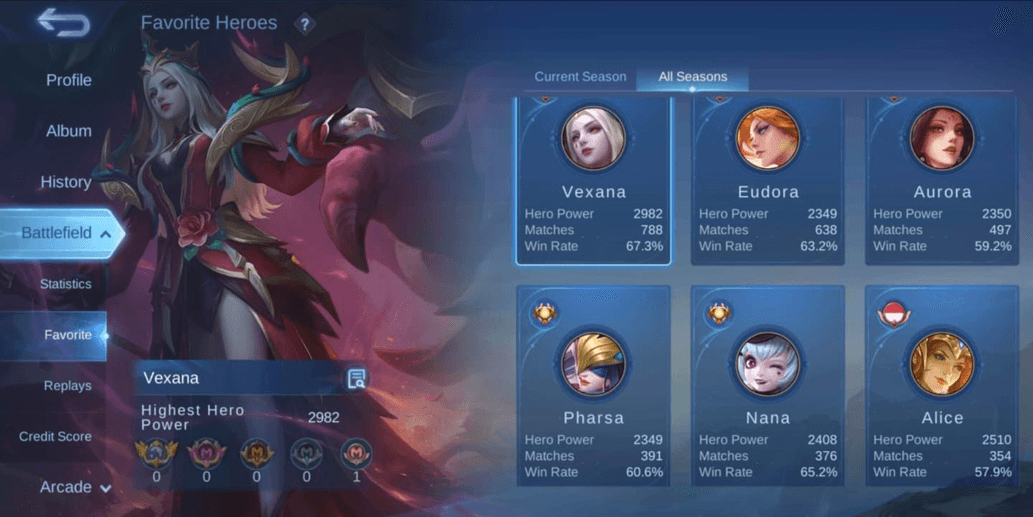Choose the Favorite submenu item
Screen dimensions: 1033x517
[67, 335]
